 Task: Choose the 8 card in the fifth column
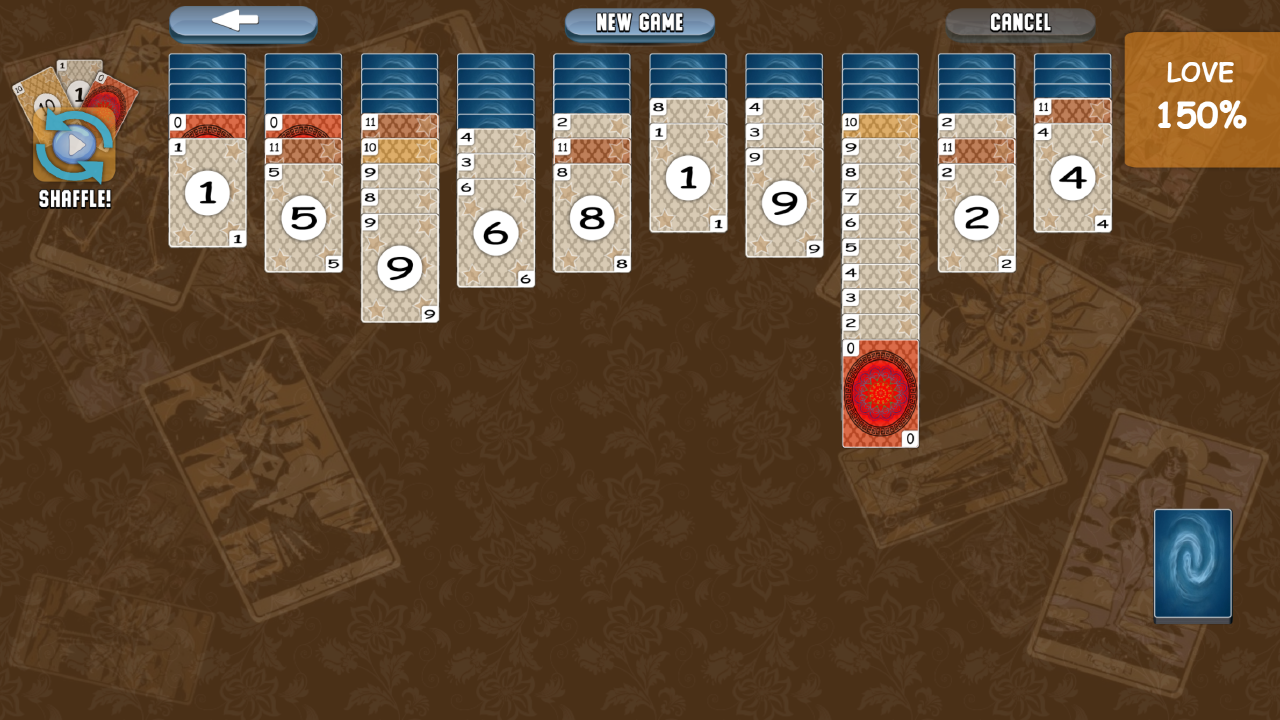591,218
